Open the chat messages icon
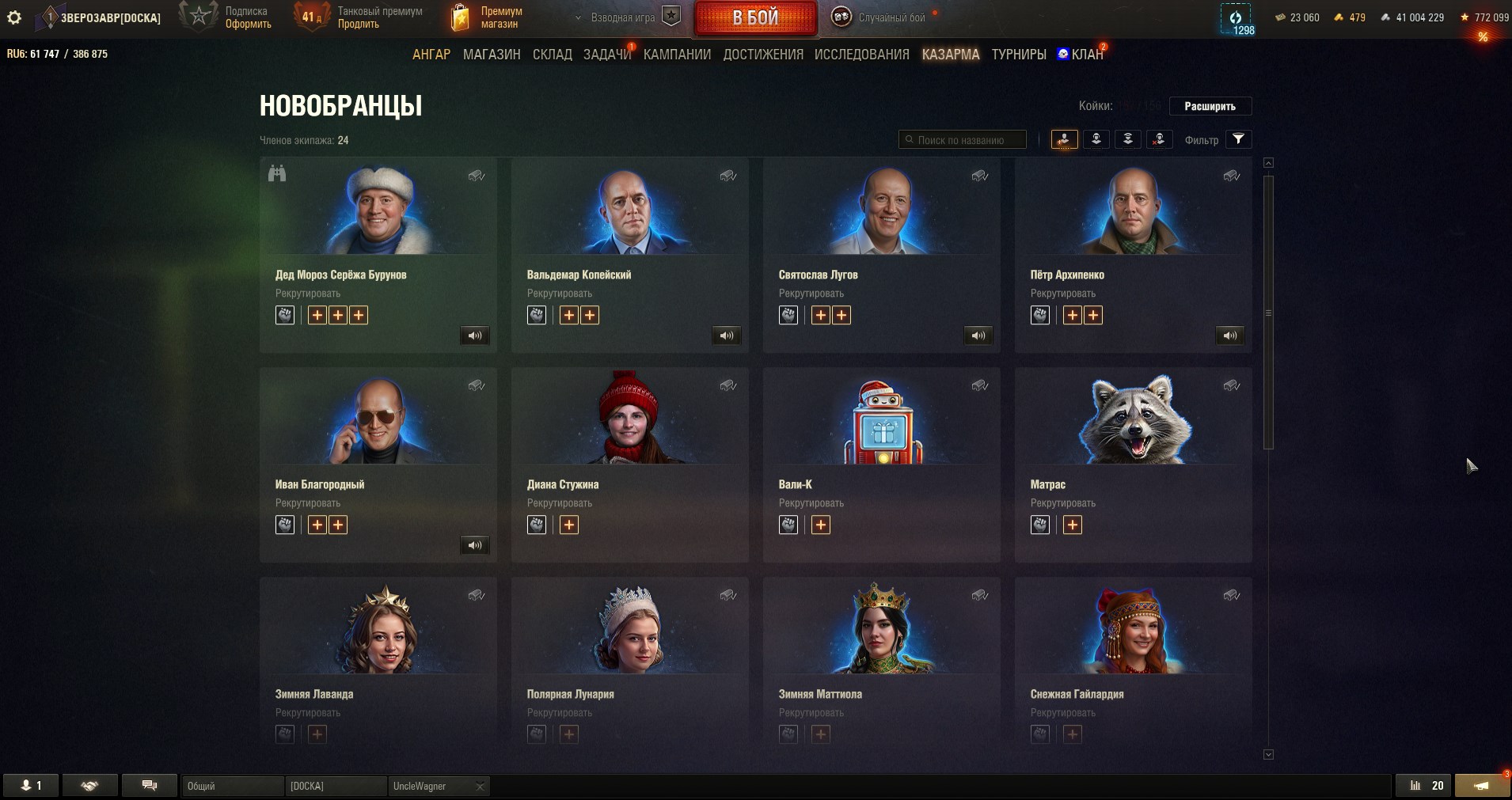The width and height of the screenshot is (1512, 800). click(x=150, y=785)
